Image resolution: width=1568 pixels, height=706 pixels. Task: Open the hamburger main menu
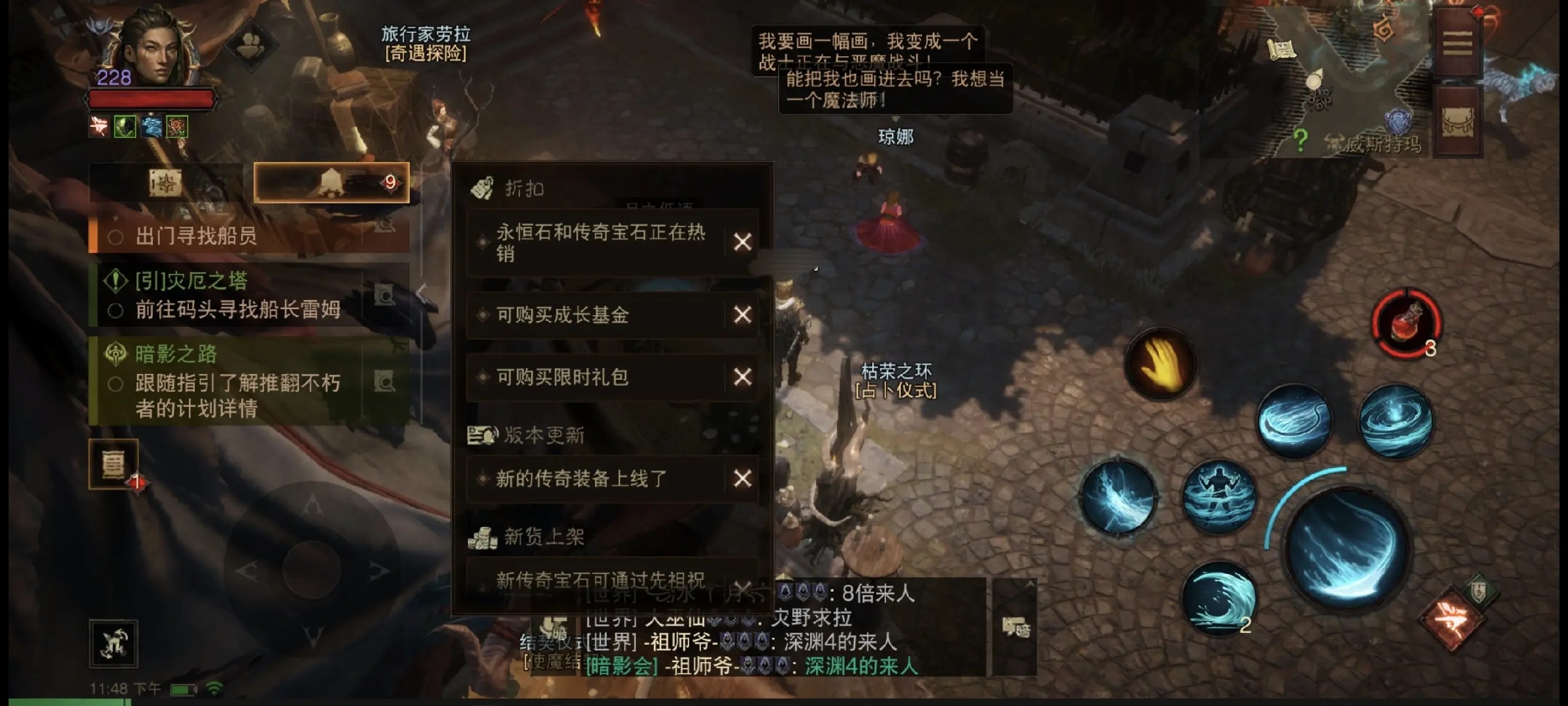[x=1457, y=44]
